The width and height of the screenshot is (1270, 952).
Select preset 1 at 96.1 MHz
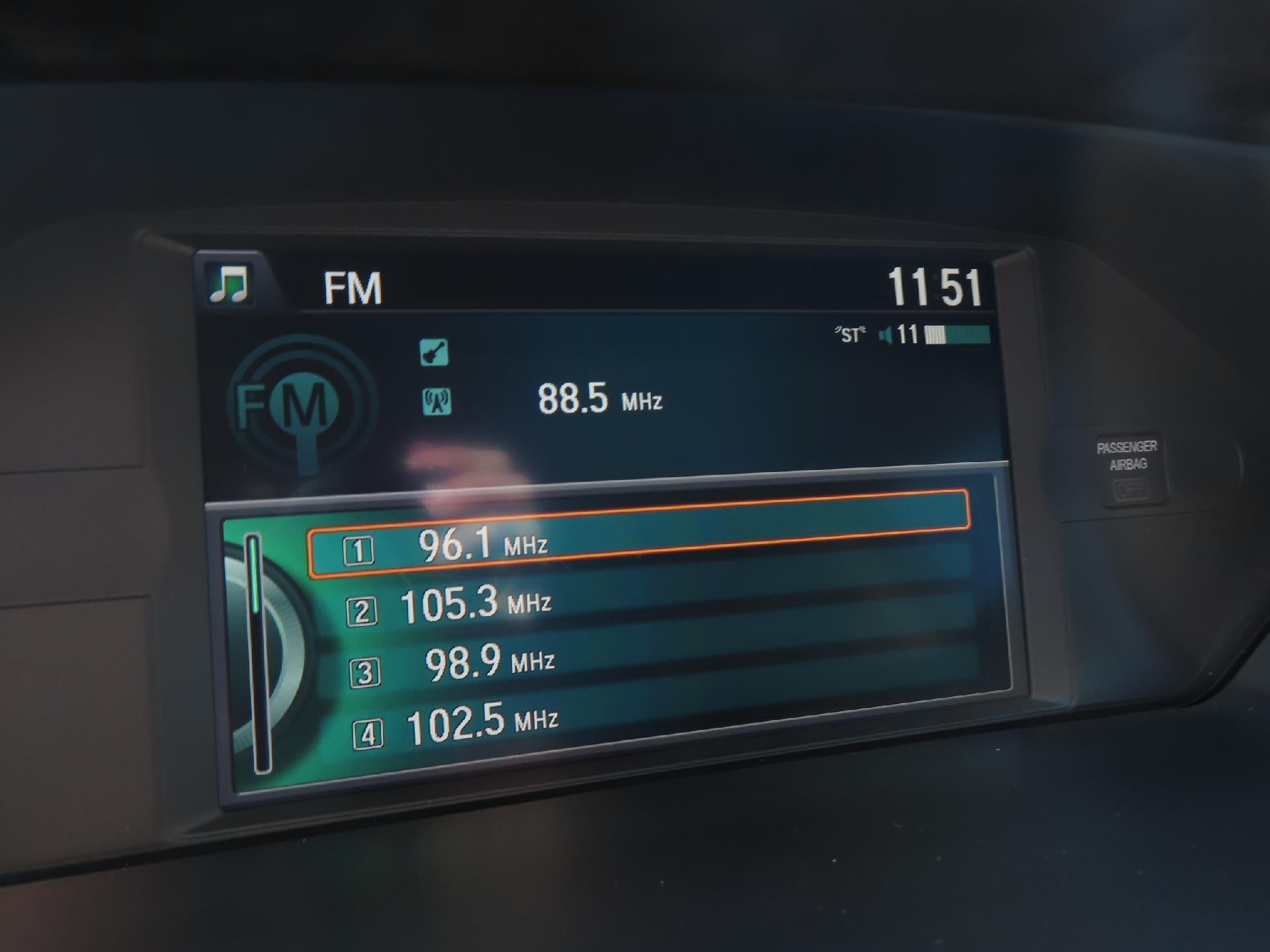638,535
